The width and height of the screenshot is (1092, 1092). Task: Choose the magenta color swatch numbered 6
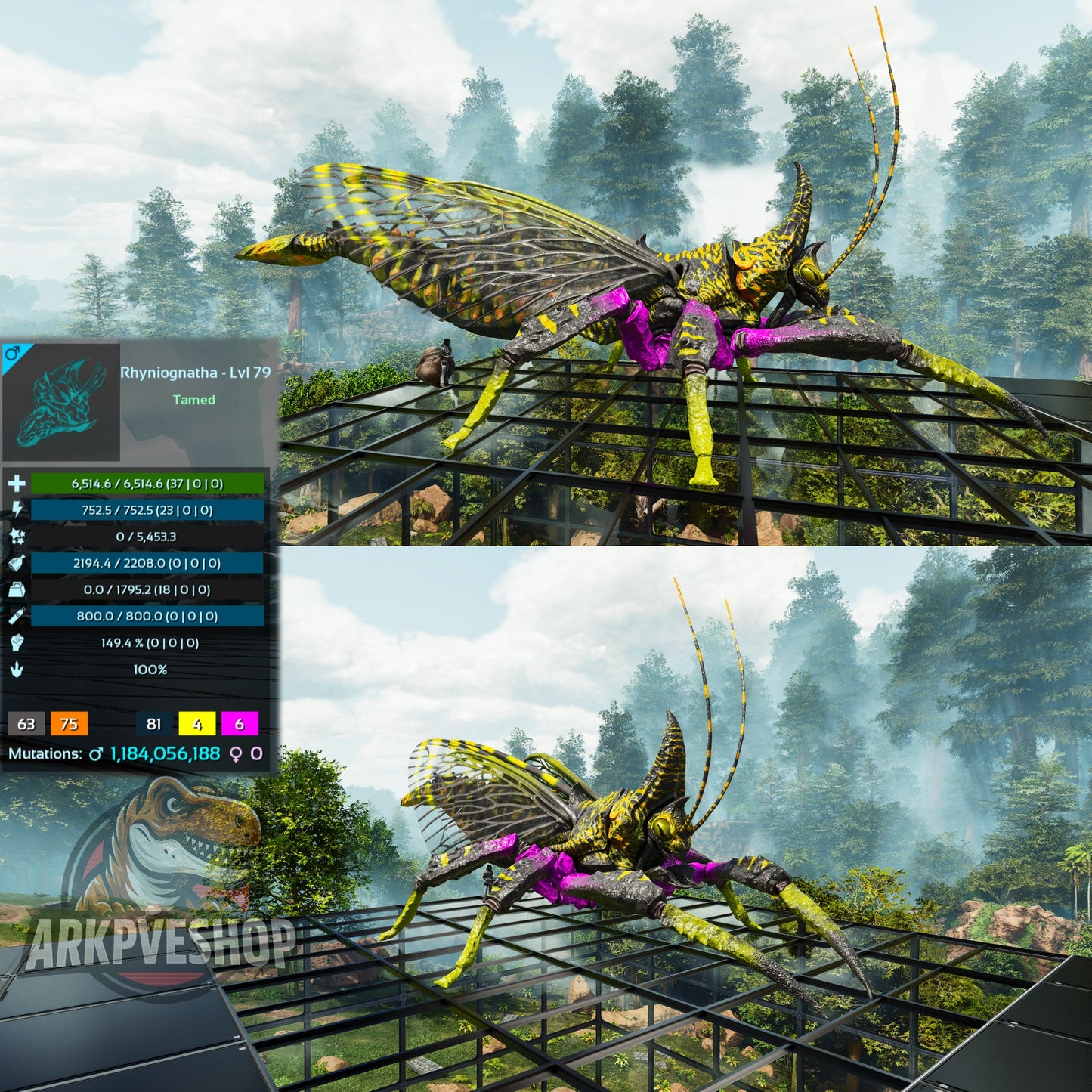240,724
